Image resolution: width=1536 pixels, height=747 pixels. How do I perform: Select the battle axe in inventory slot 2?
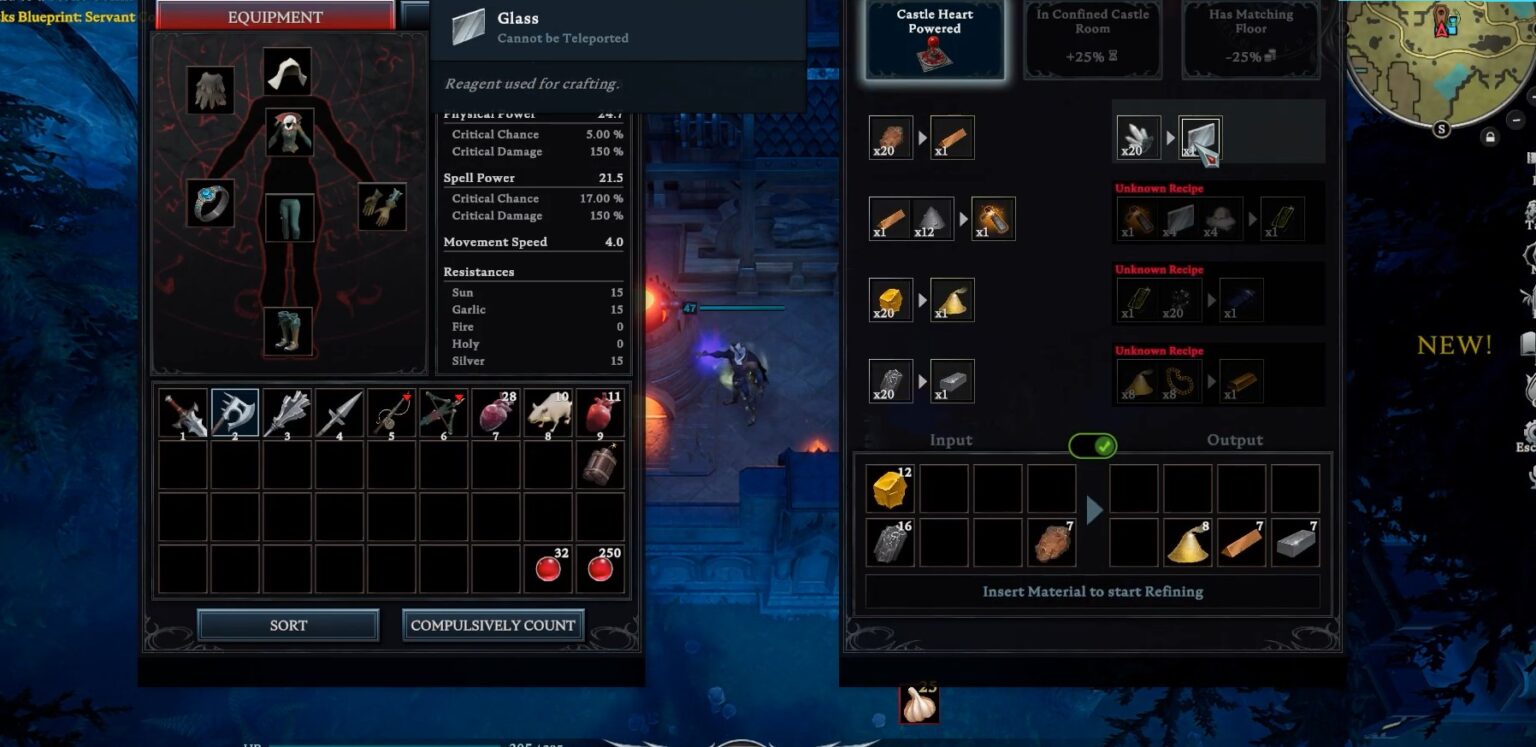235,411
